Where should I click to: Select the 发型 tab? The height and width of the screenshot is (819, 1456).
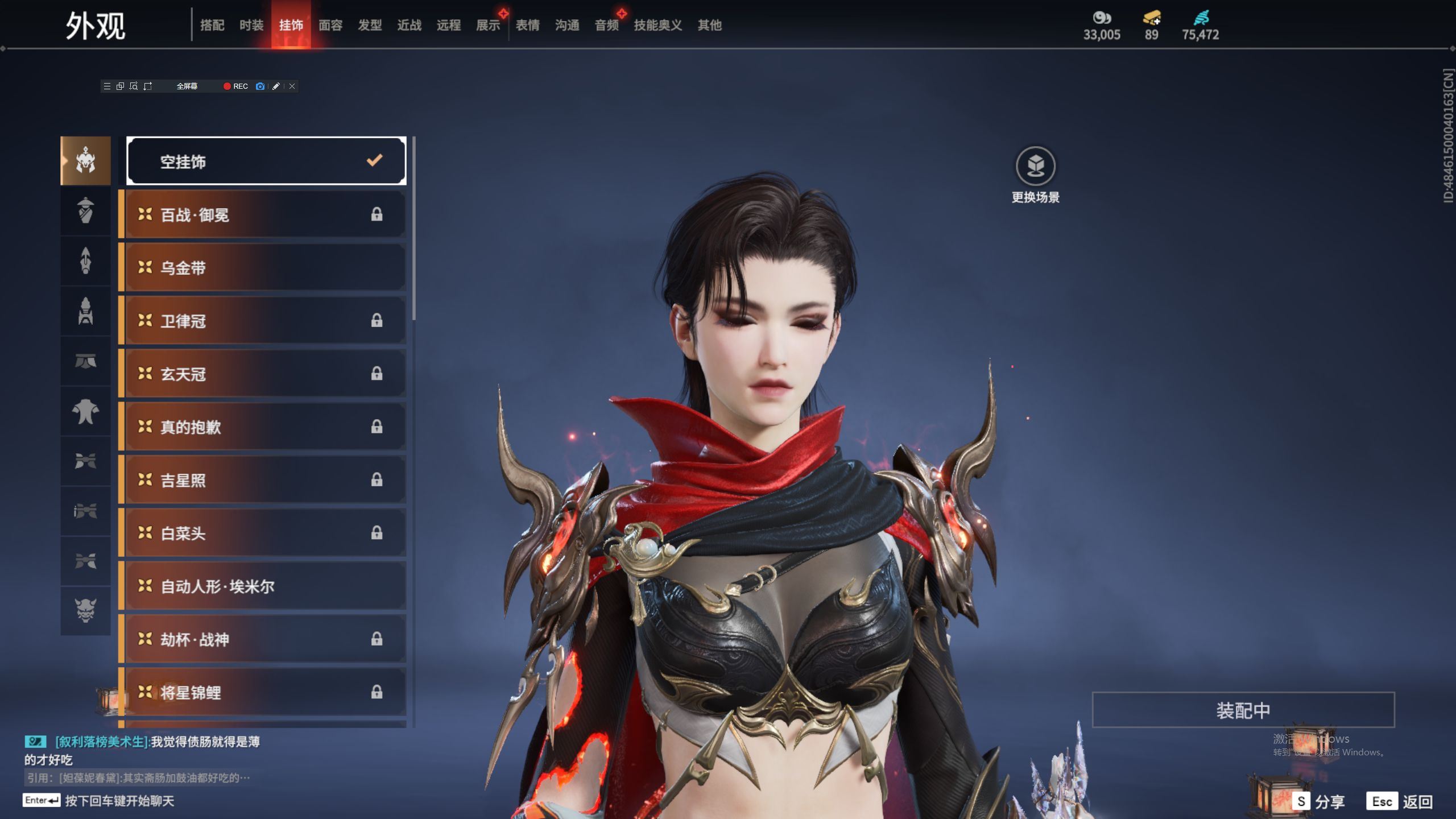pyautogui.click(x=370, y=25)
